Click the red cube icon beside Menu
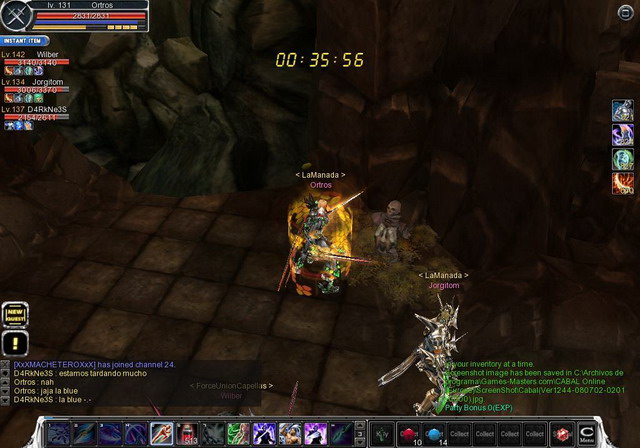Image resolution: width=640 pixels, height=448 pixels. click(563, 434)
